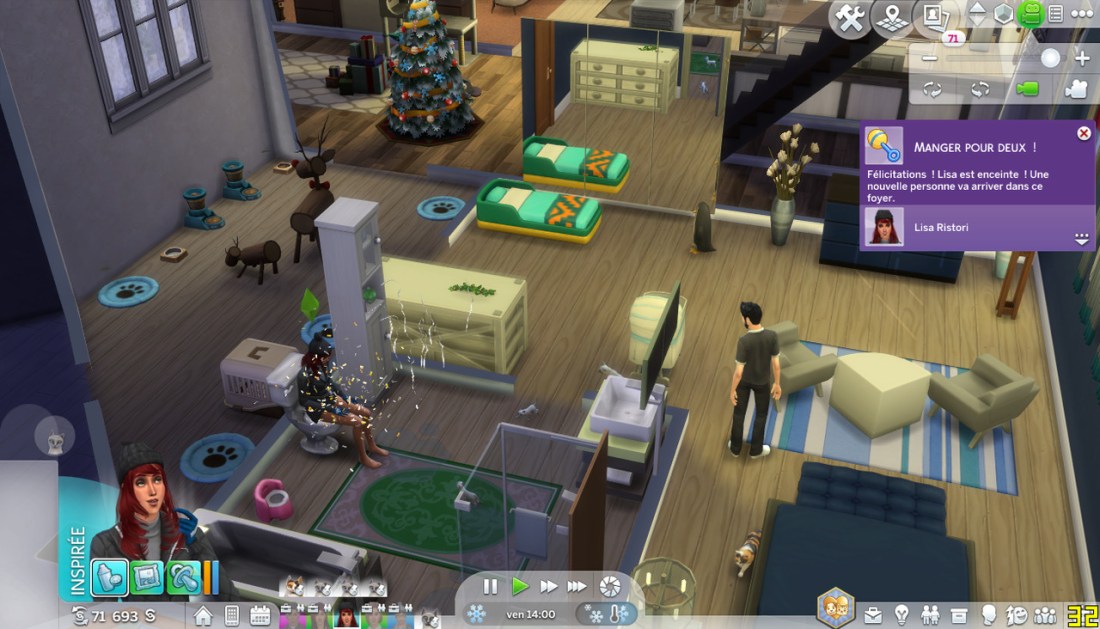Expand the notification list arrow
Viewport: 1100px width, 629px height.
click(1081, 239)
